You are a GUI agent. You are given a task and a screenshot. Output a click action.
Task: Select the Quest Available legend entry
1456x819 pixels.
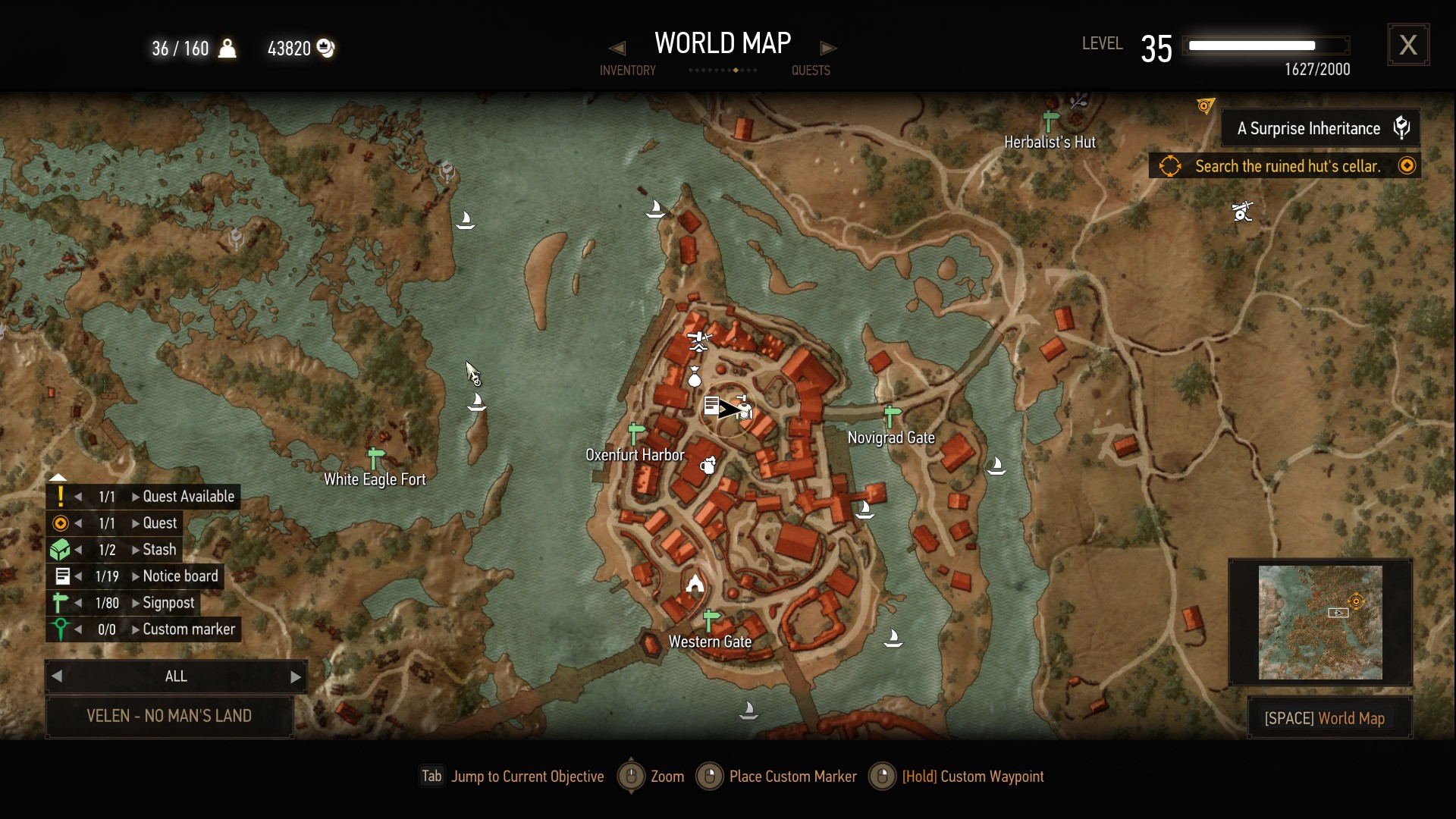pyautogui.click(x=188, y=497)
